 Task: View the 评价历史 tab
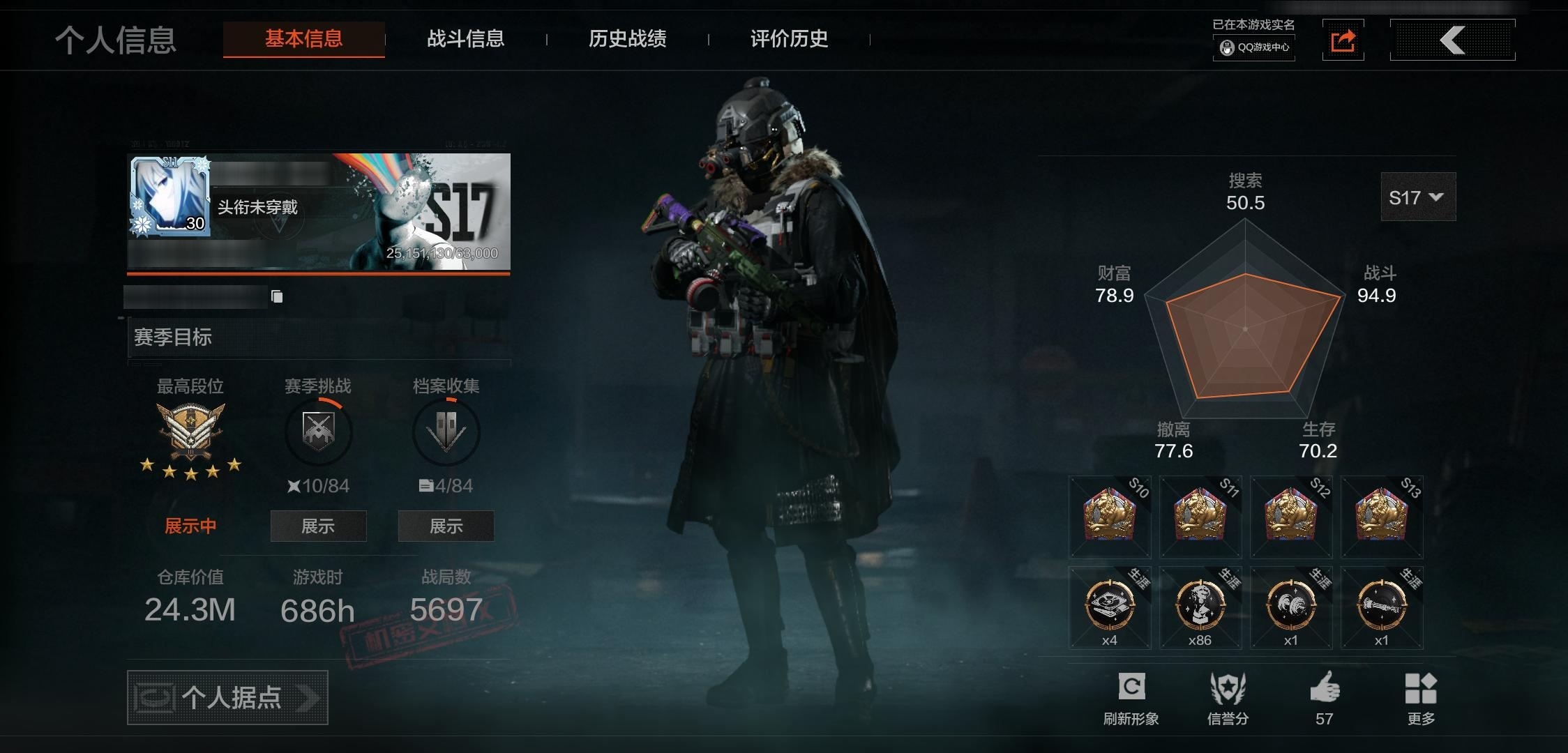[x=789, y=39]
